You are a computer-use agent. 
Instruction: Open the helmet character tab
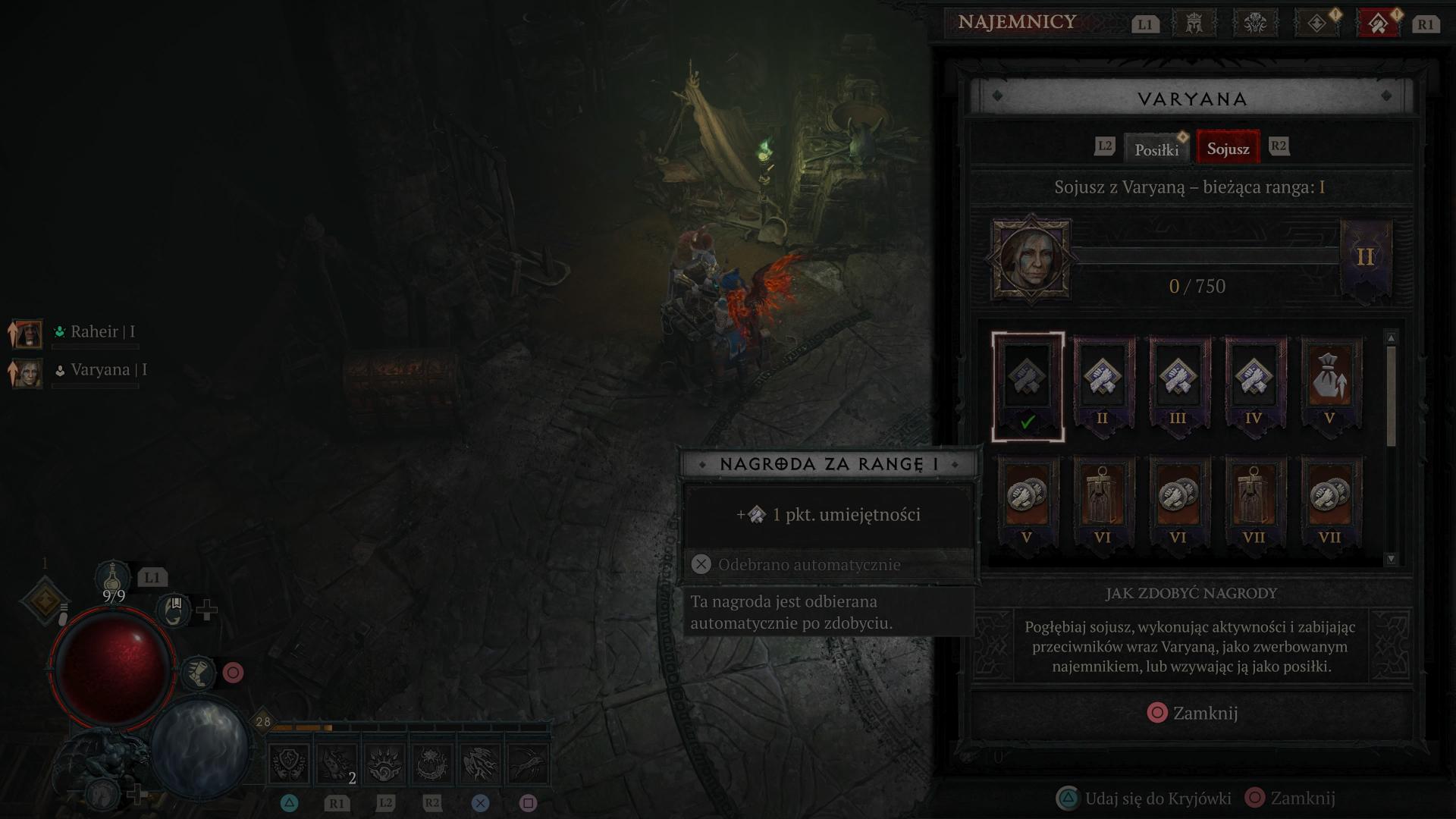click(x=1194, y=24)
